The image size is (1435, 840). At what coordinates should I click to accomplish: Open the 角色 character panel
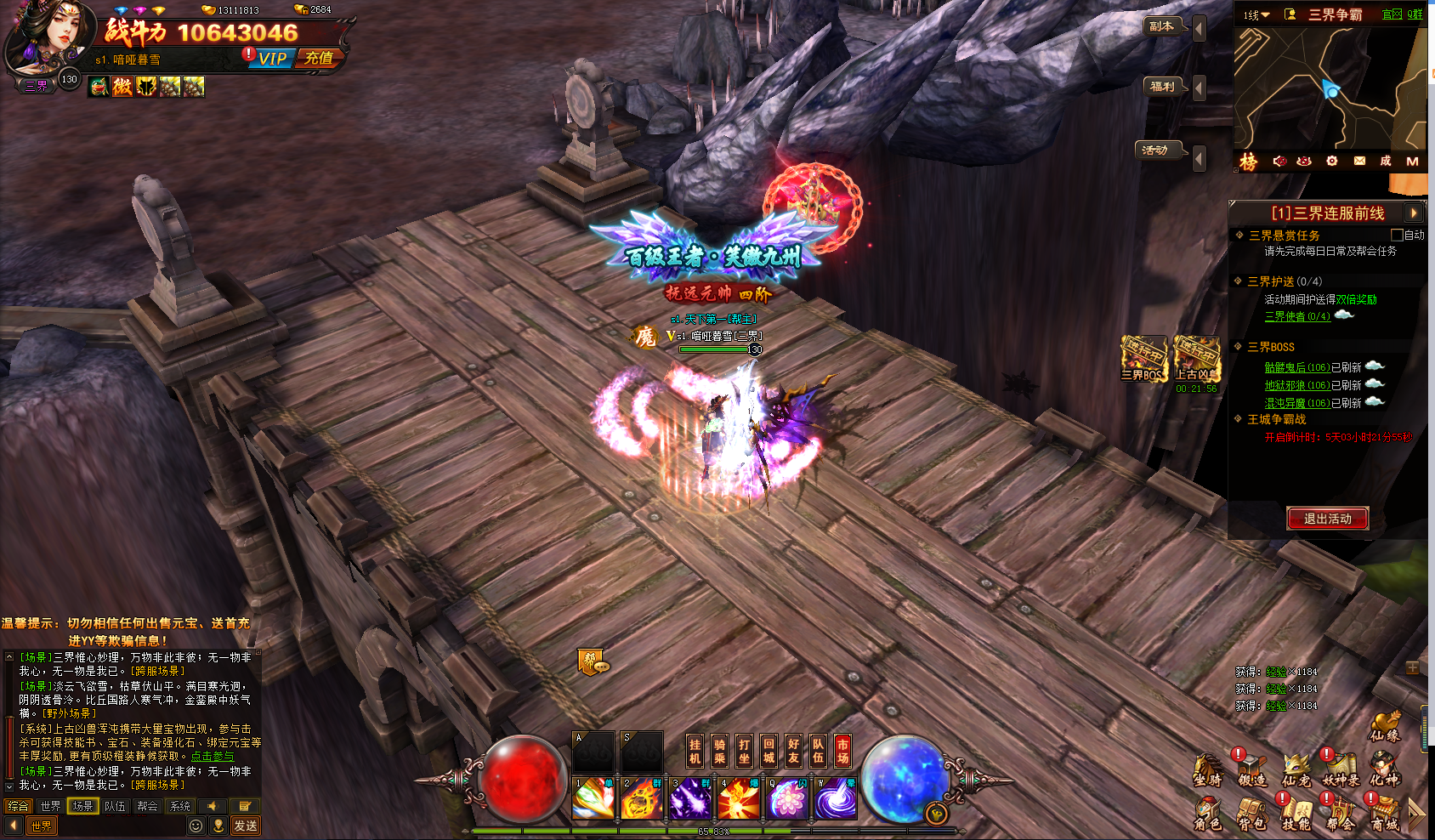[x=1207, y=814]
